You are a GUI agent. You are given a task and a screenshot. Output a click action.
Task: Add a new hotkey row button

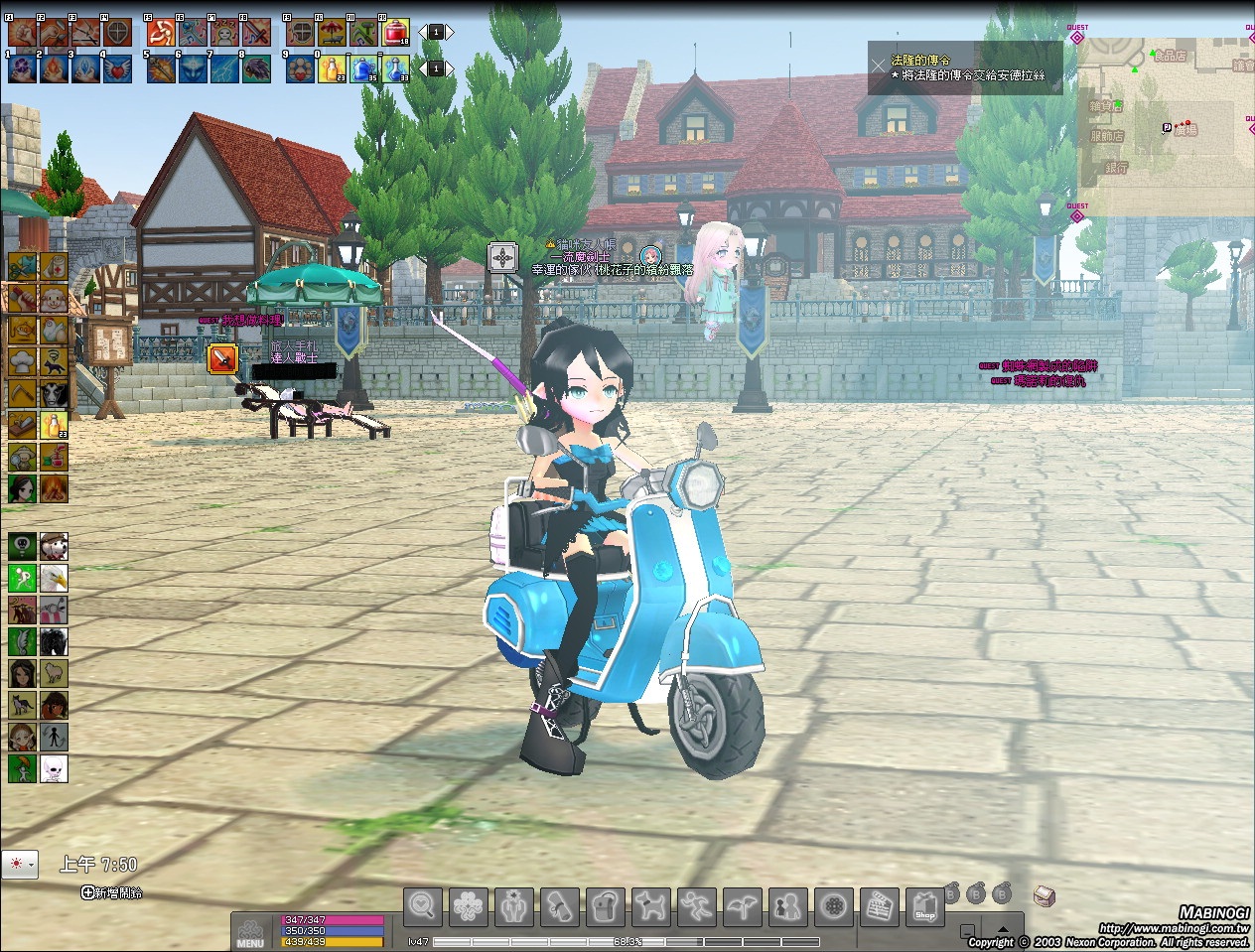click(111, 892)
